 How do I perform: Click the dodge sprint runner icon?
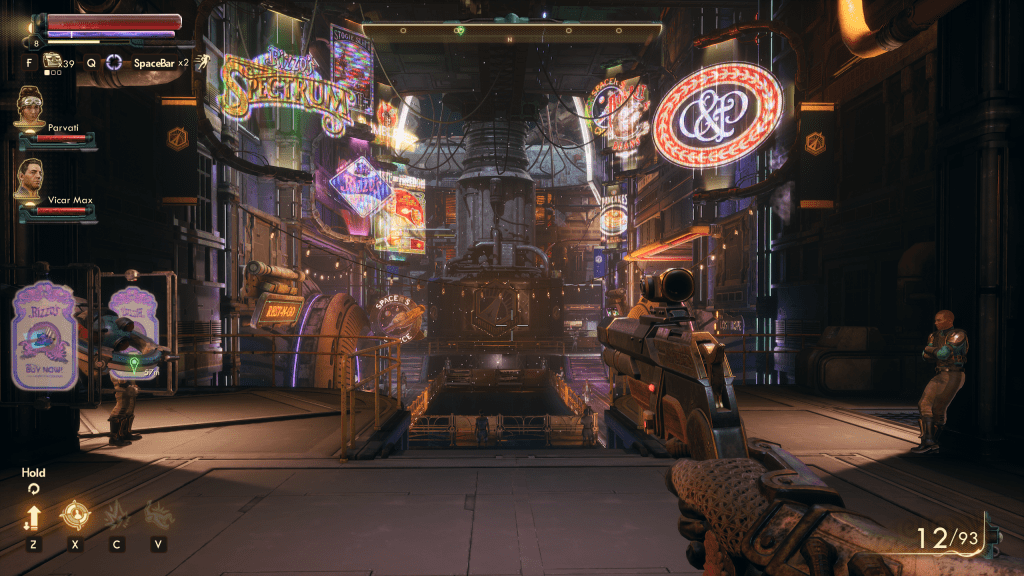[x=202, y=62]
